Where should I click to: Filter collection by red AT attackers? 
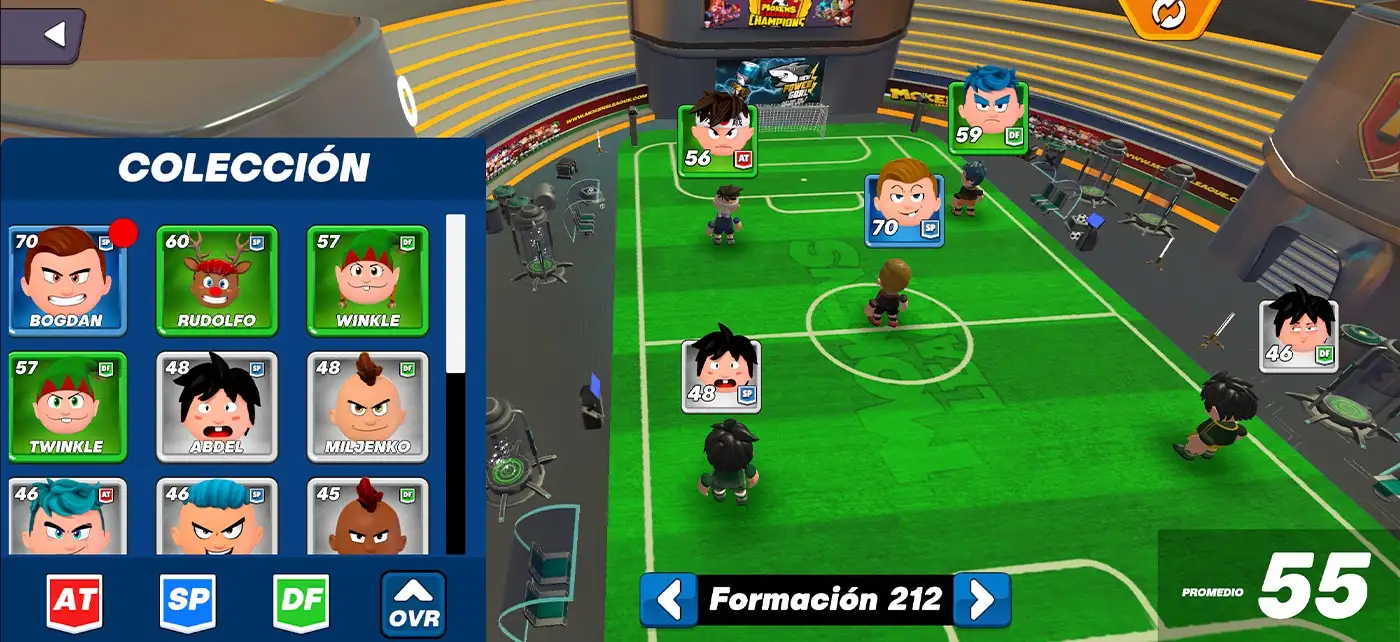click(x=74, y=603)
